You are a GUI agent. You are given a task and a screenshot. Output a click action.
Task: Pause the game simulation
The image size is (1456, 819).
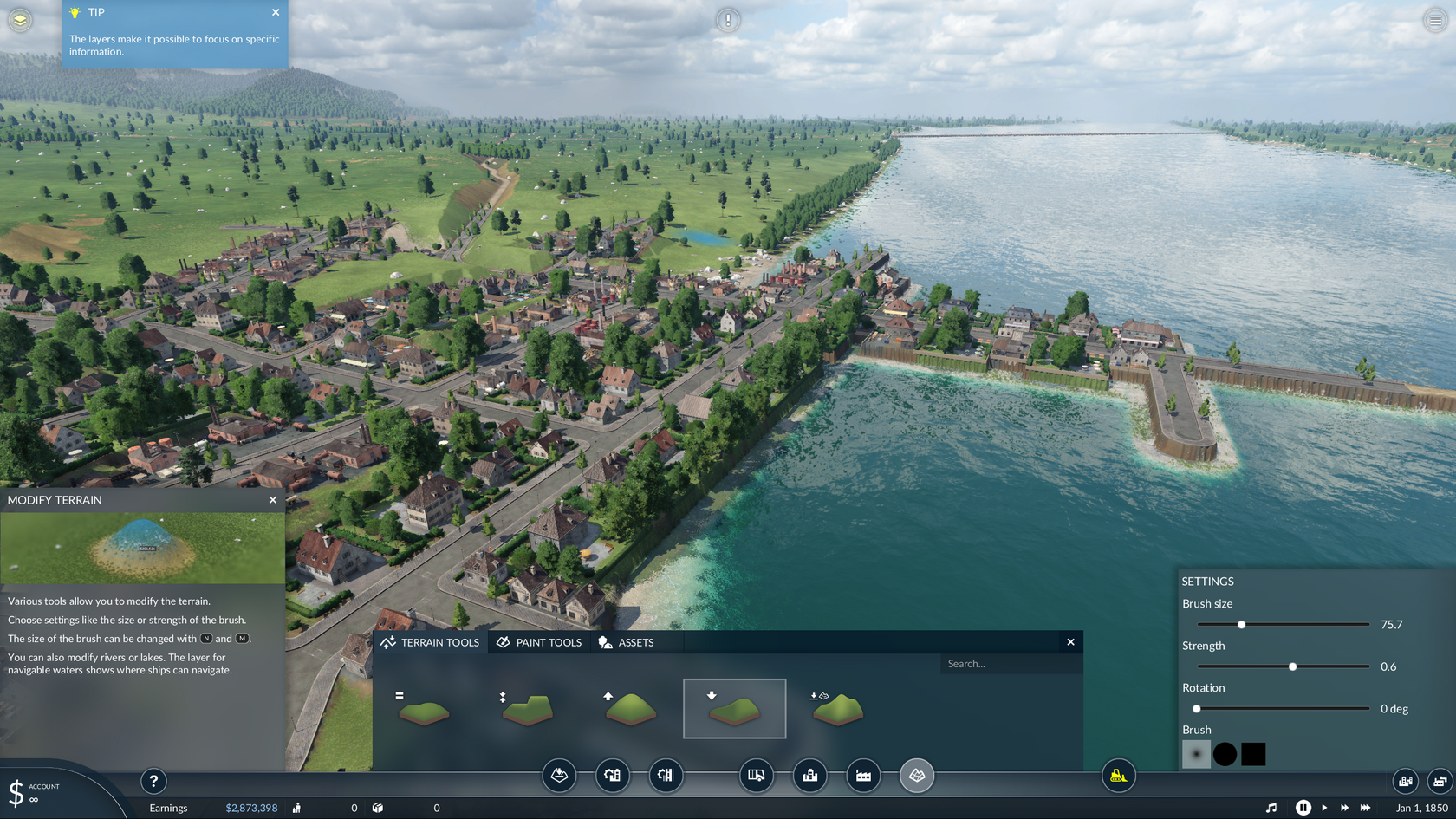point(1303,808)
